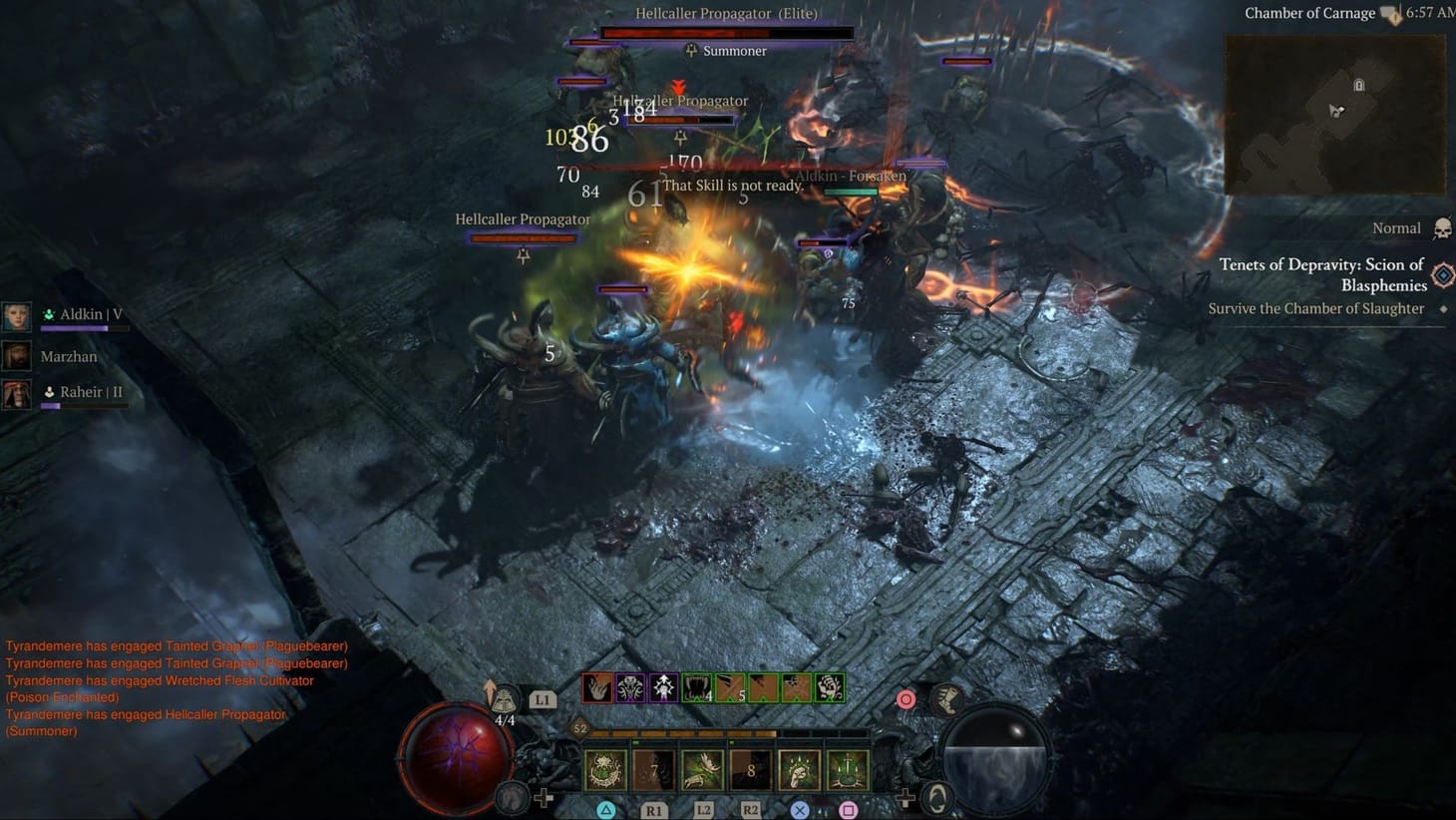Click the fanged maw buff showing 4 stacks
This screenshot has height=820, width=1456.
[696, 688]
